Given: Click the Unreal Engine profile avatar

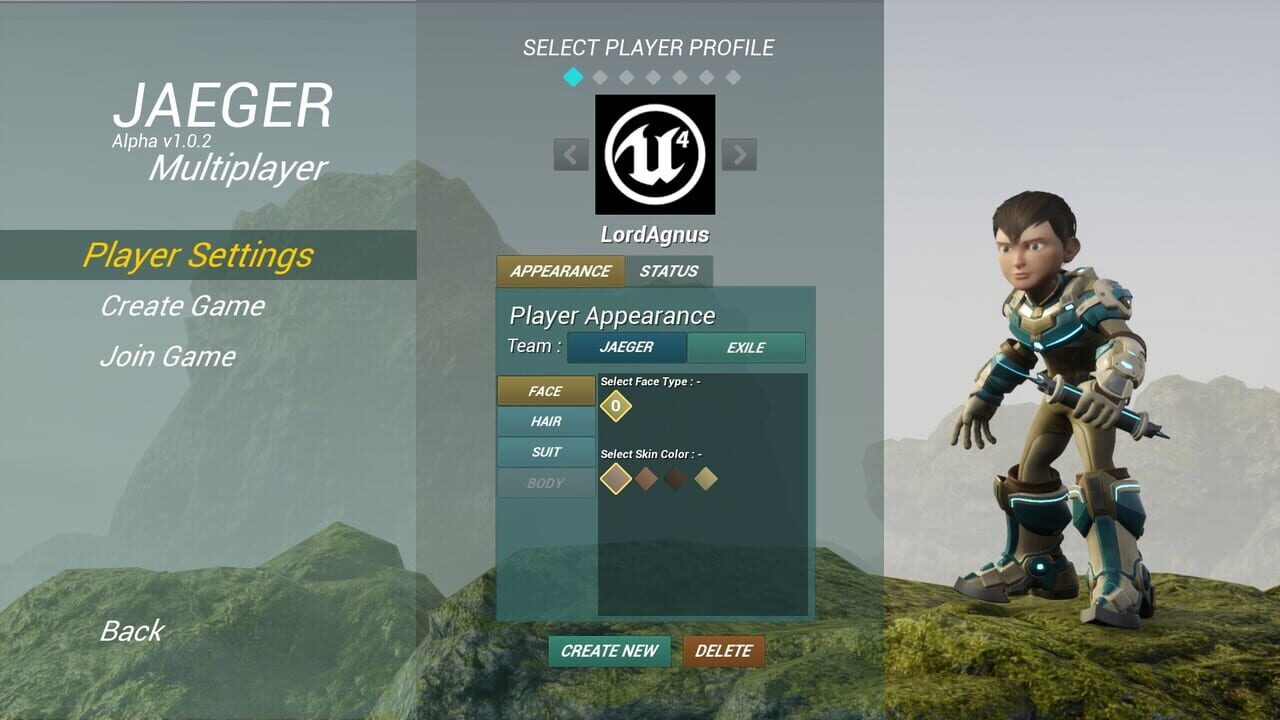Looking at the screenshot, I should [x=655, y=155].
